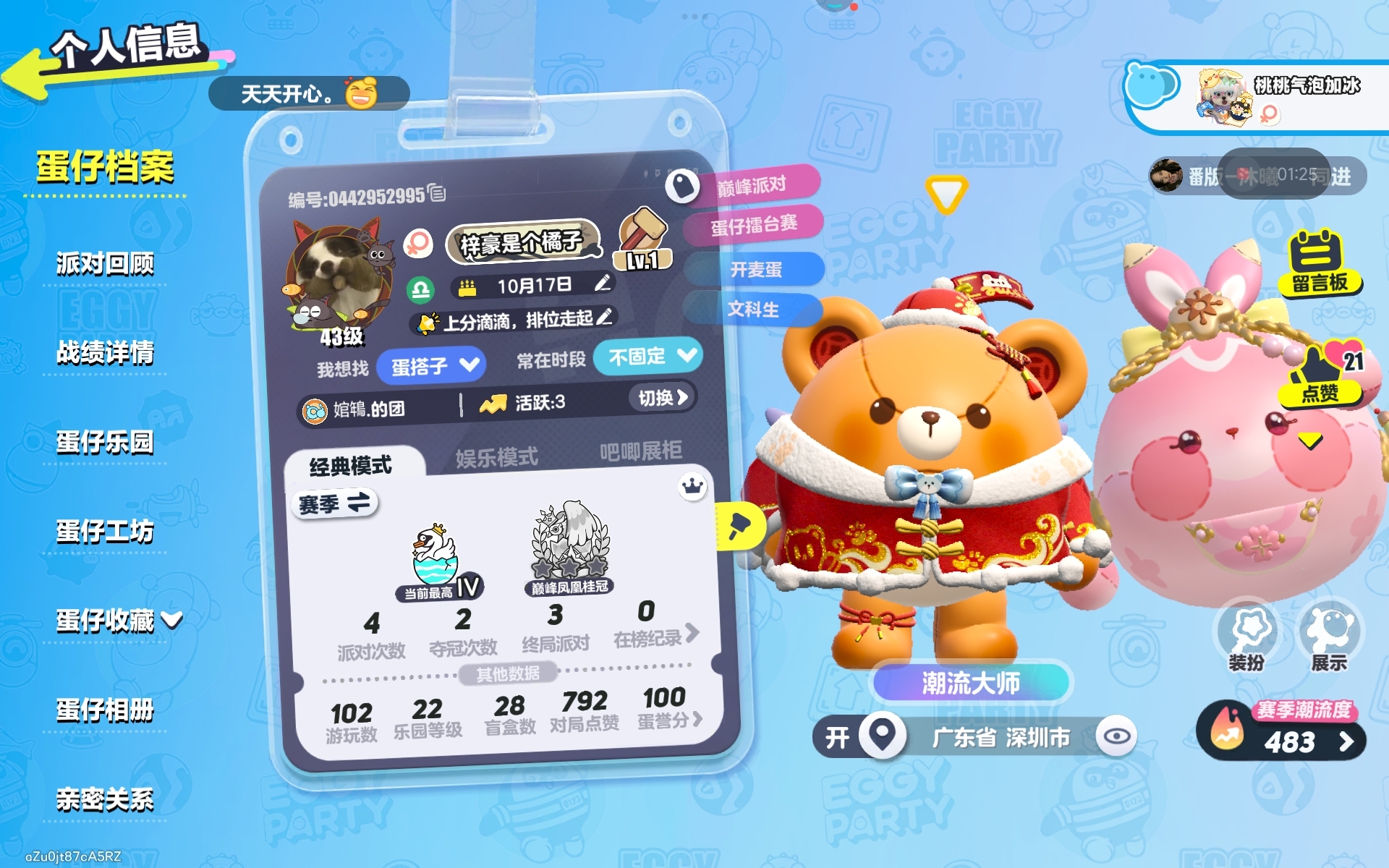The image size is (1389, 868).
Task: Switch to the 娱乐模式 tab
Action: tap(497, 457)
